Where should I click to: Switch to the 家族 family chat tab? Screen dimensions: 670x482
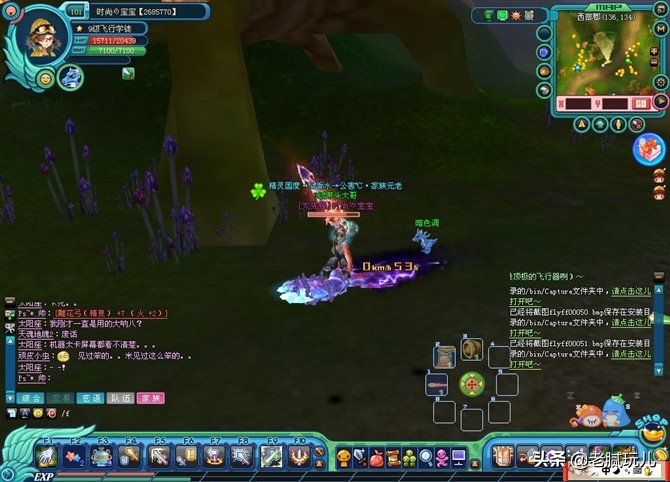(x=151, y=398)
